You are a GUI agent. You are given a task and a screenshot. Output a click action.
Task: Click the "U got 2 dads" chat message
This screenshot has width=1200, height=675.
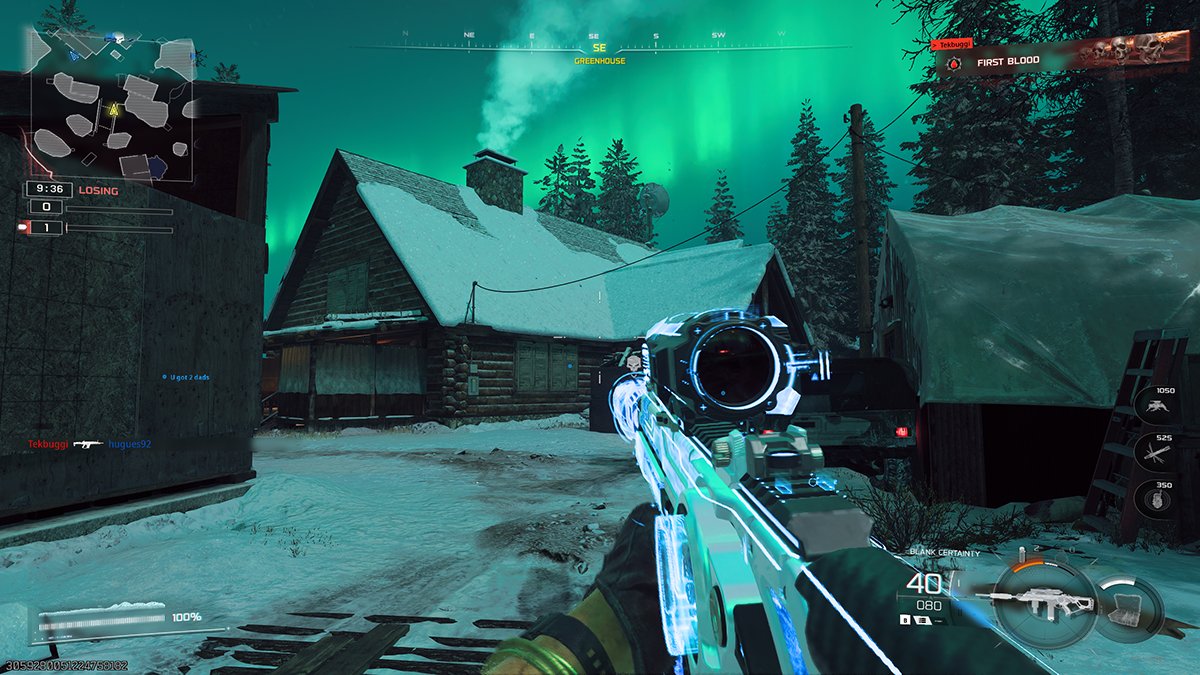(x=193, y=377)
